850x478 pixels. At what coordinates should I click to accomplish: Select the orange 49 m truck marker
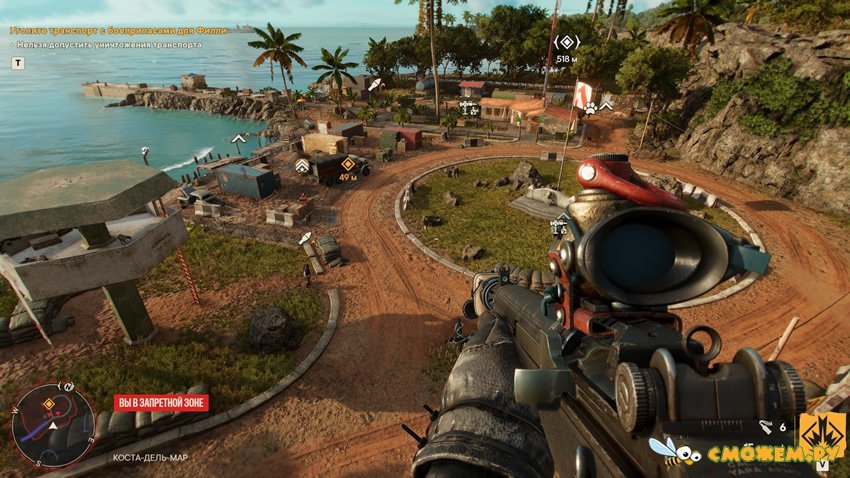click(x=347, y=163)
